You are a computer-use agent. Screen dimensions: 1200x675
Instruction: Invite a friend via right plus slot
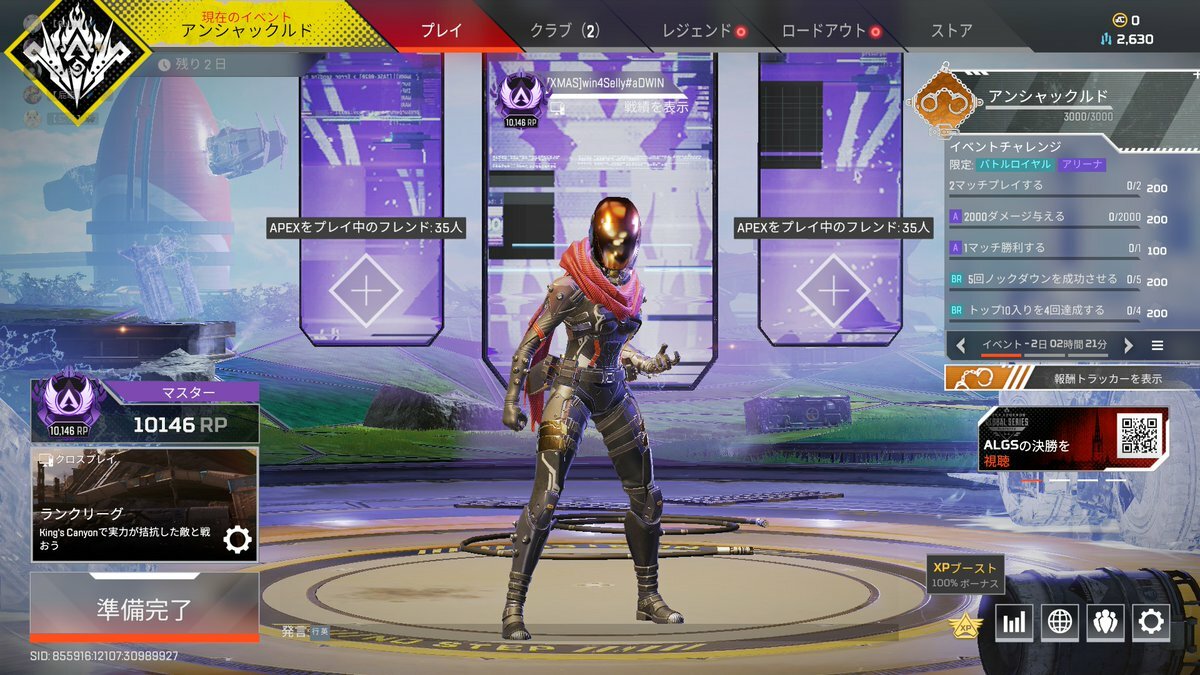point(833,291)
